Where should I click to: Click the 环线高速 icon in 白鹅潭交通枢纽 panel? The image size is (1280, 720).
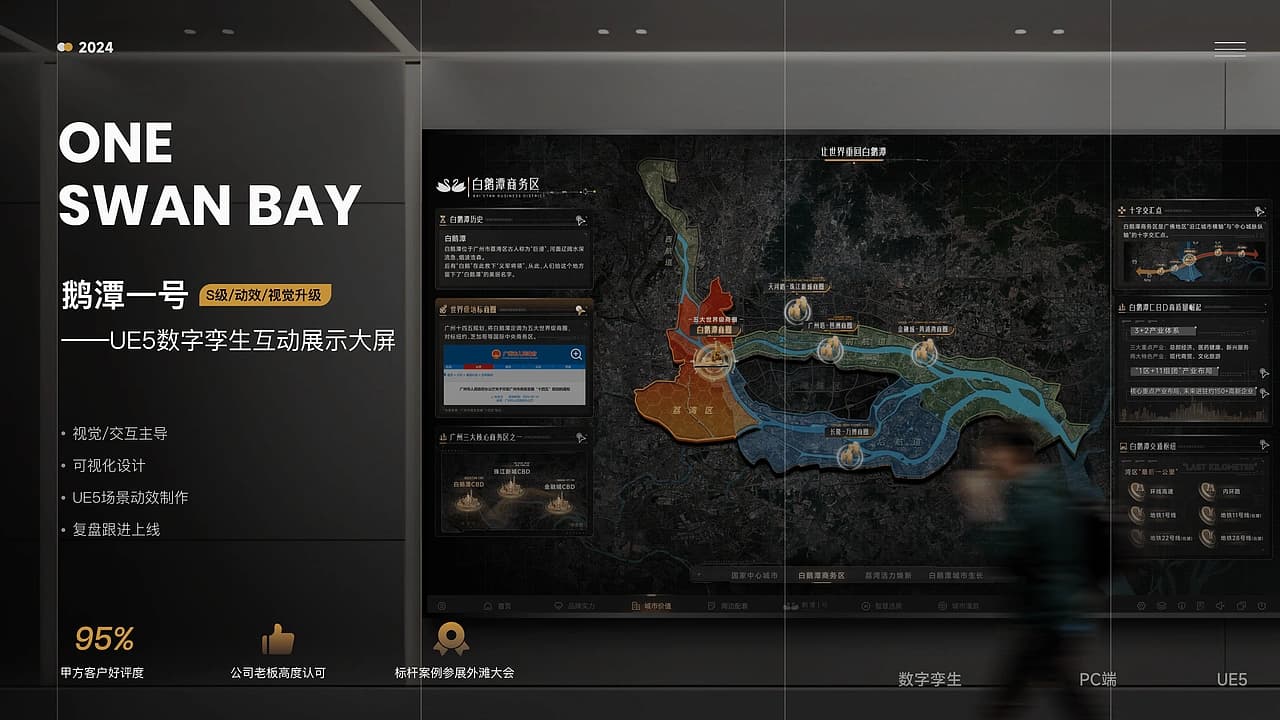[1136, 490]
